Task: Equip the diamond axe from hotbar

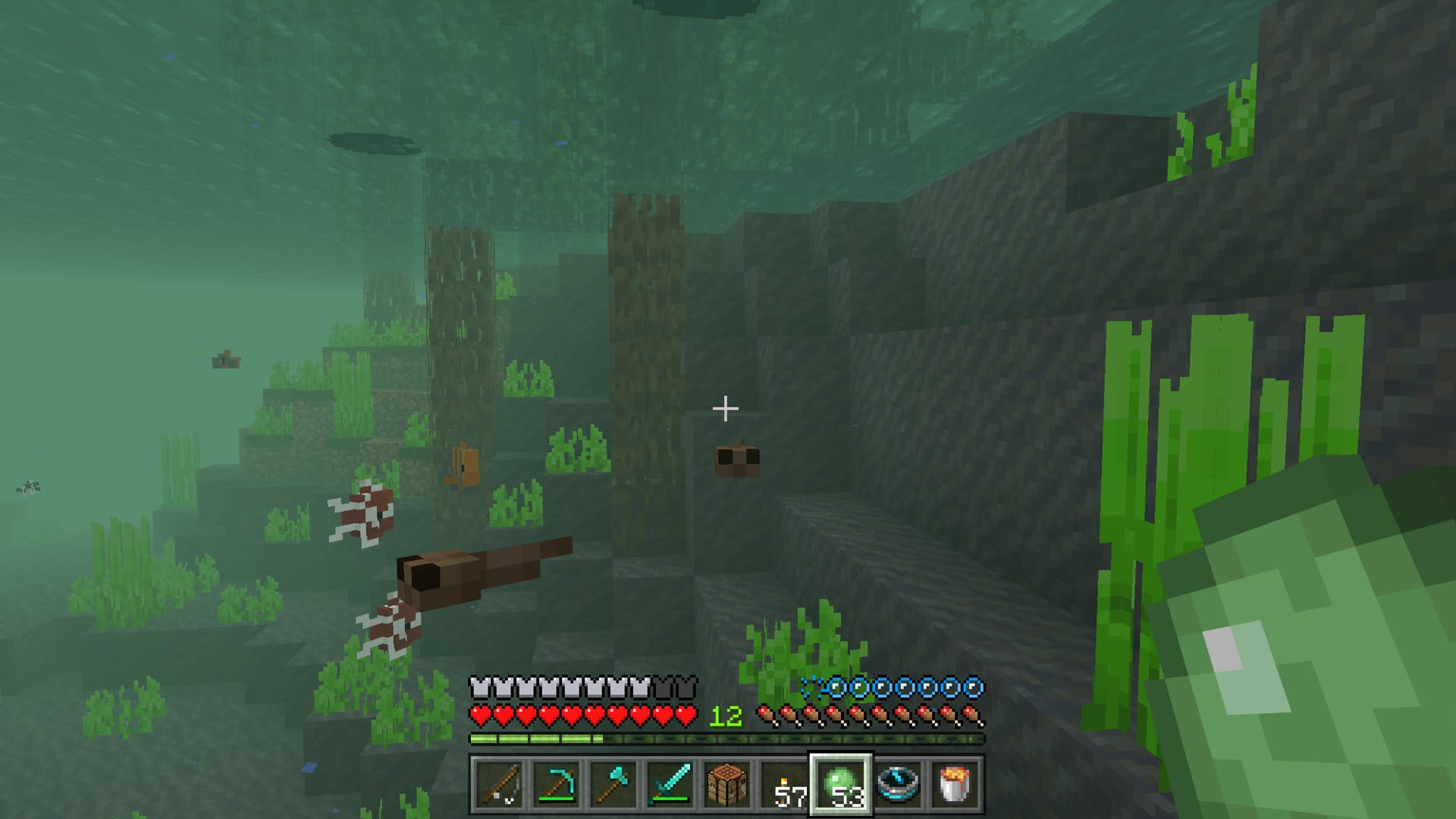Action: 613,784
